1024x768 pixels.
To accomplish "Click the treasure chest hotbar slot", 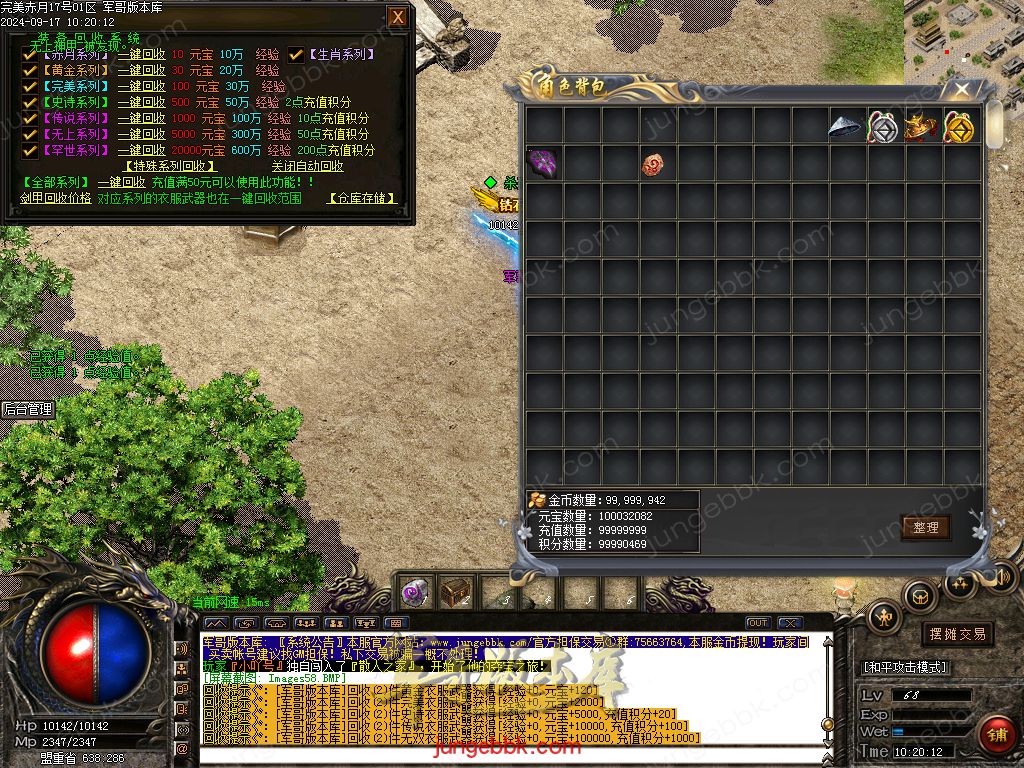I will pyautogui.click(x=455, y=593).
